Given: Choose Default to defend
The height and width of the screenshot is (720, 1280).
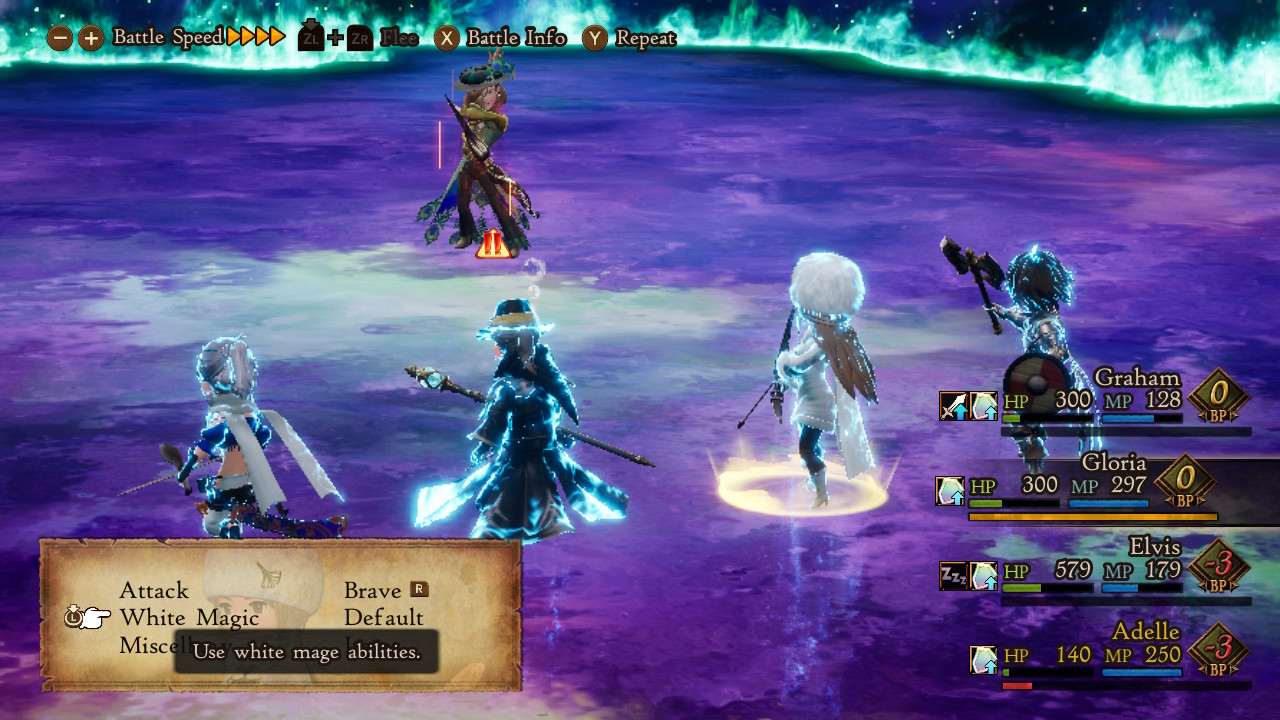Looking at the screenshot, I should point(384,618).
